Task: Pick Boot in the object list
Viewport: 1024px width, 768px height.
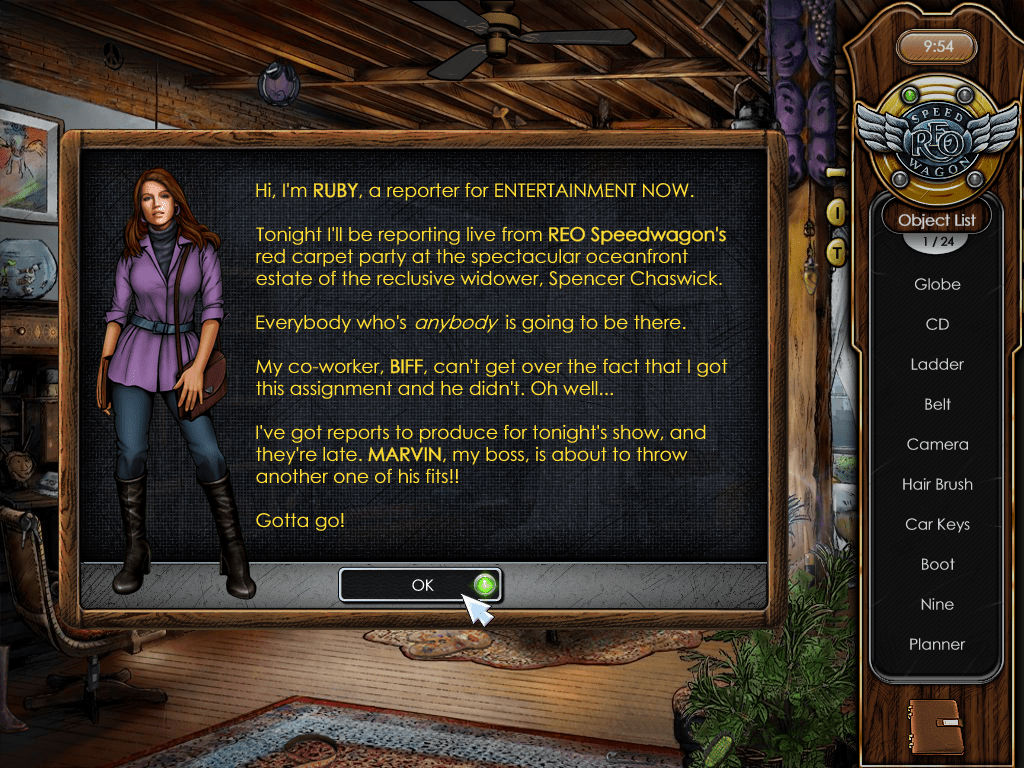Action: 937,565
